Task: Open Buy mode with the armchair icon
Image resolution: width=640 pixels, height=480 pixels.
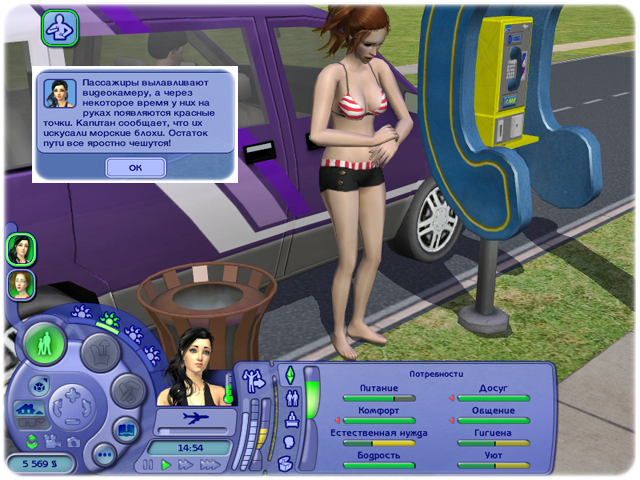Action: (x=99, y=349)
